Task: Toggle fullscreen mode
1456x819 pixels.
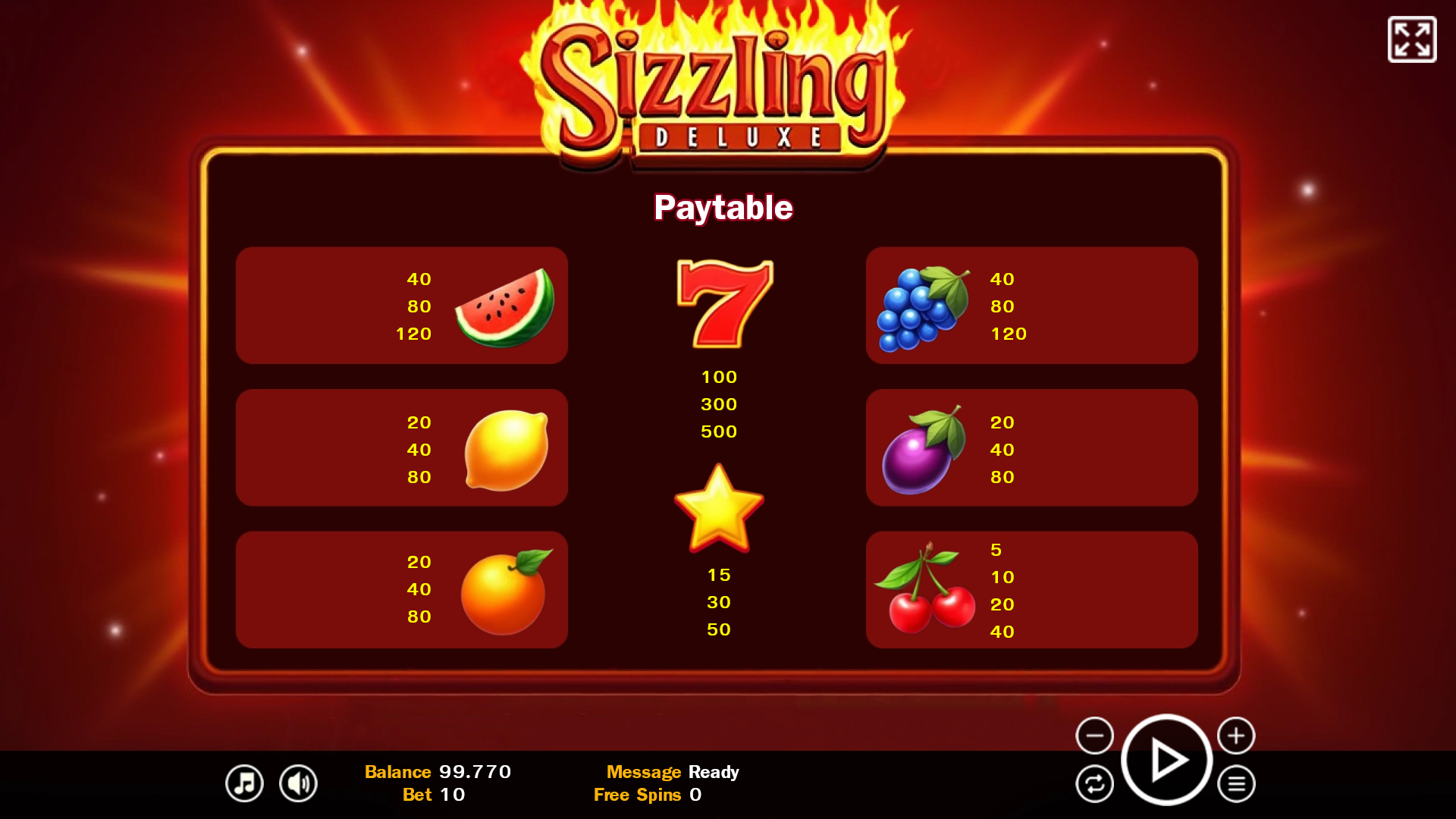Action: (x=1411, y=39)
